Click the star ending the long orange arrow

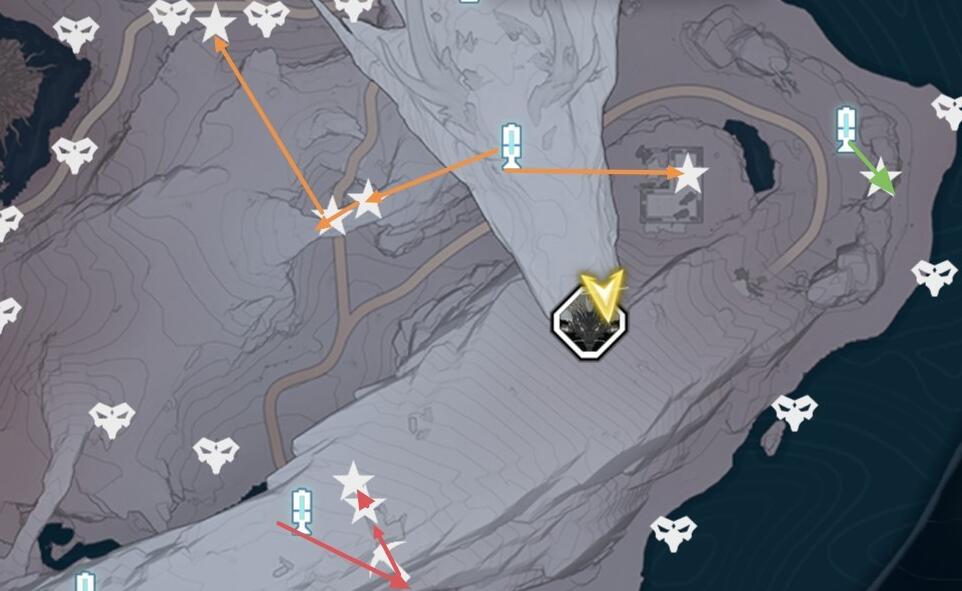click(215, 24)
